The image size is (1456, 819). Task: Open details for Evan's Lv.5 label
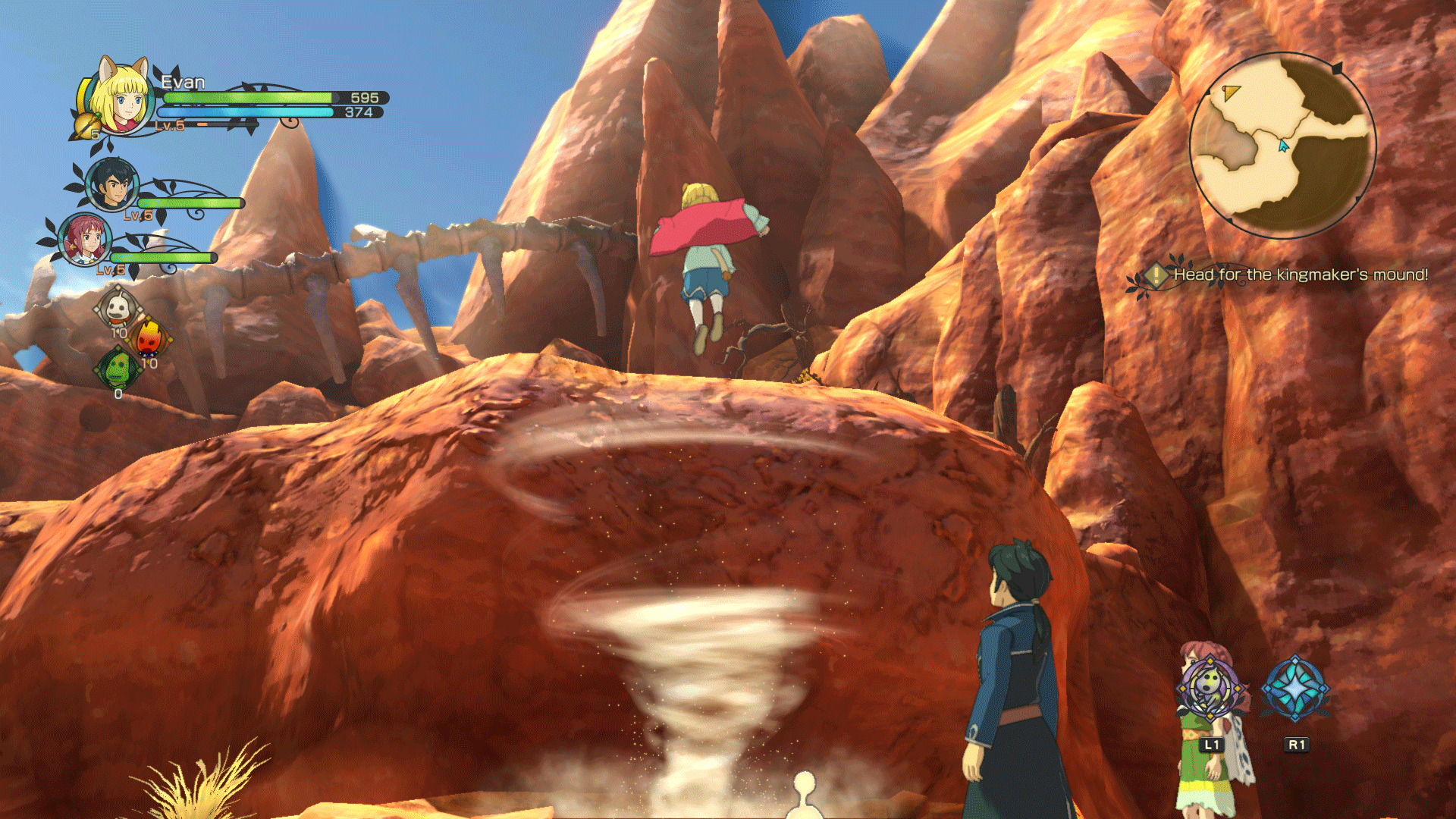(169, 127)
